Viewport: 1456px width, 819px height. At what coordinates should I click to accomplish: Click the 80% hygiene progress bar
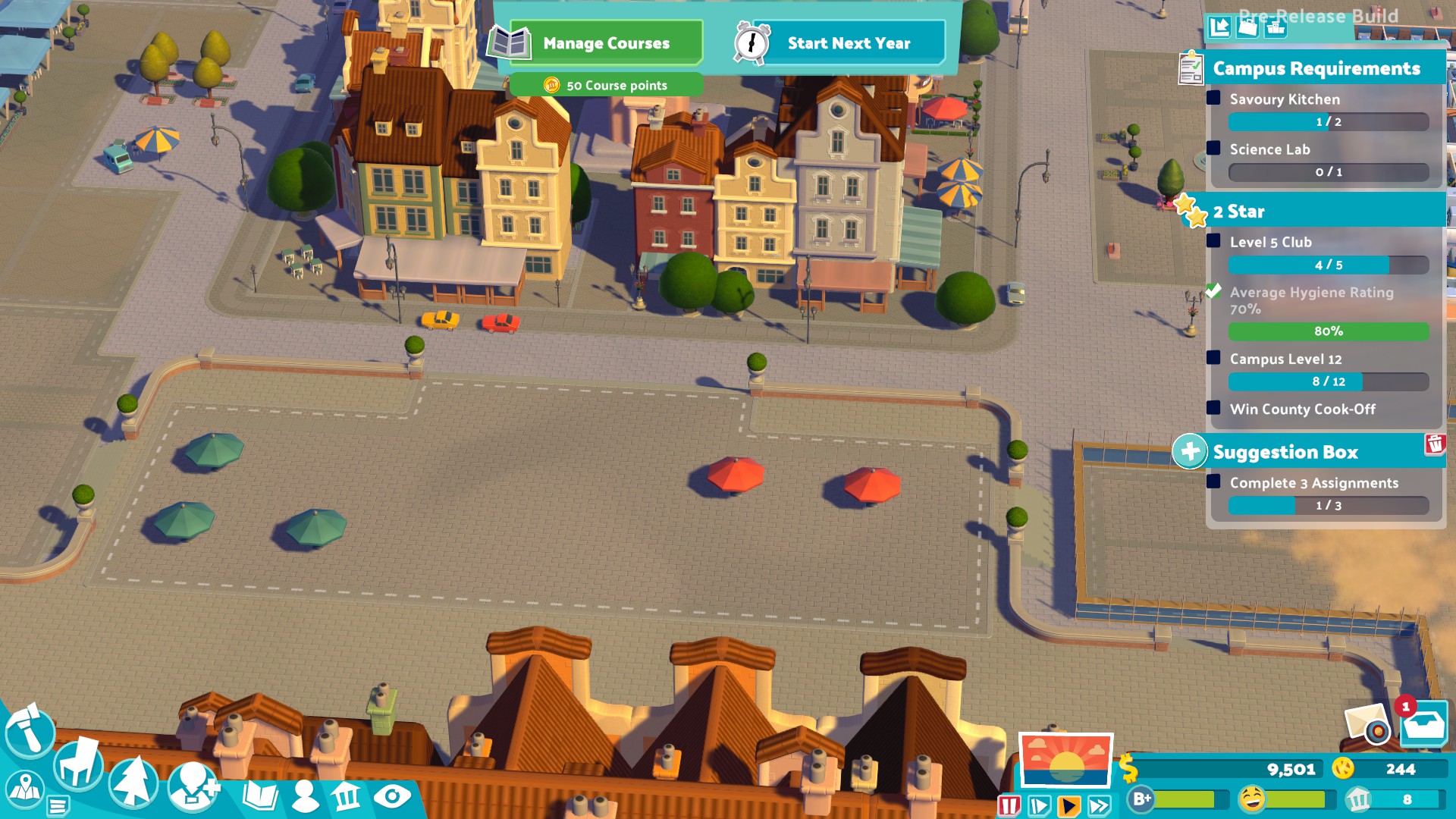coord(1327,331)
